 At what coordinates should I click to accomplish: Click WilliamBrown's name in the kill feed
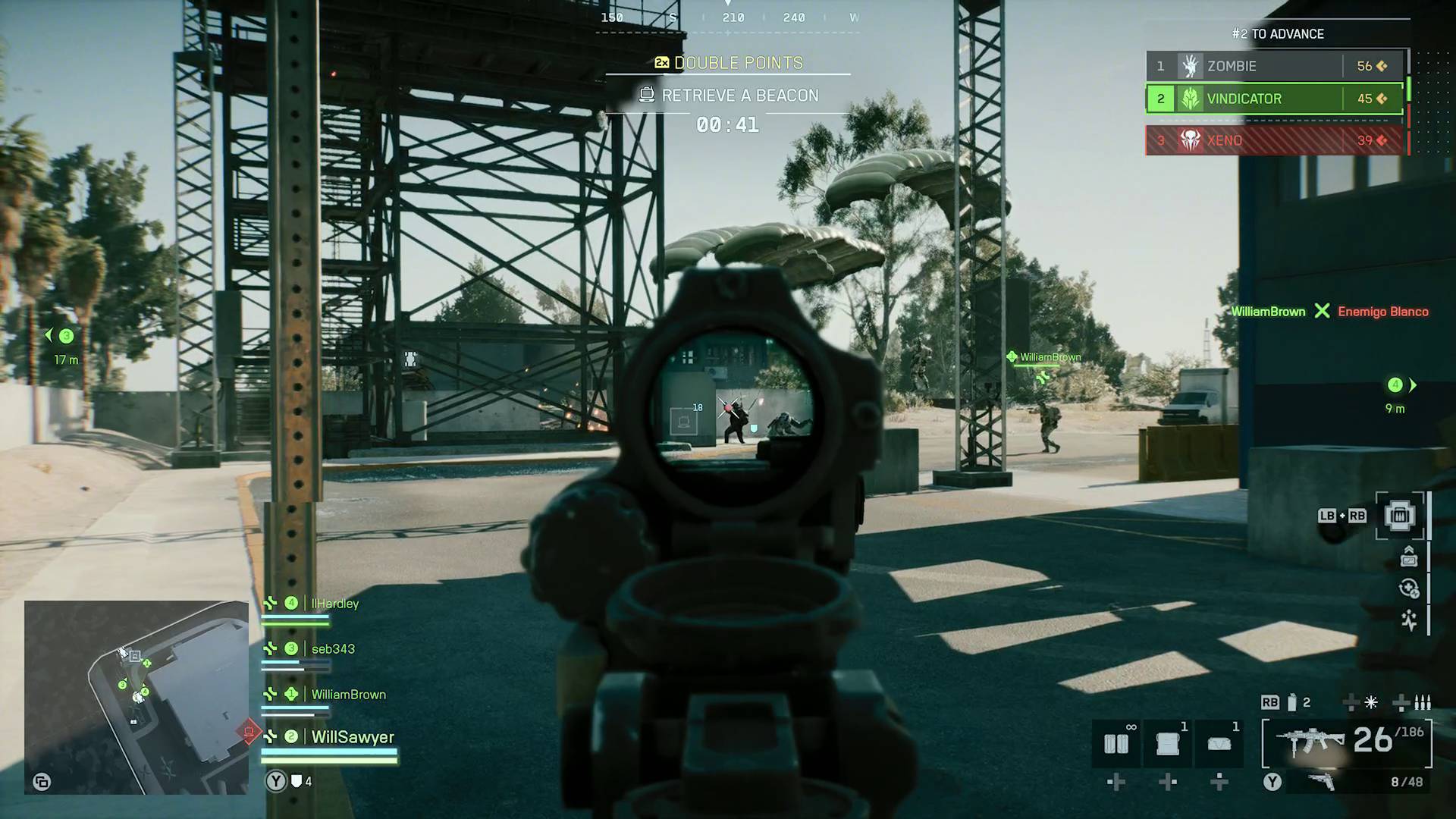click(1268, 312)
